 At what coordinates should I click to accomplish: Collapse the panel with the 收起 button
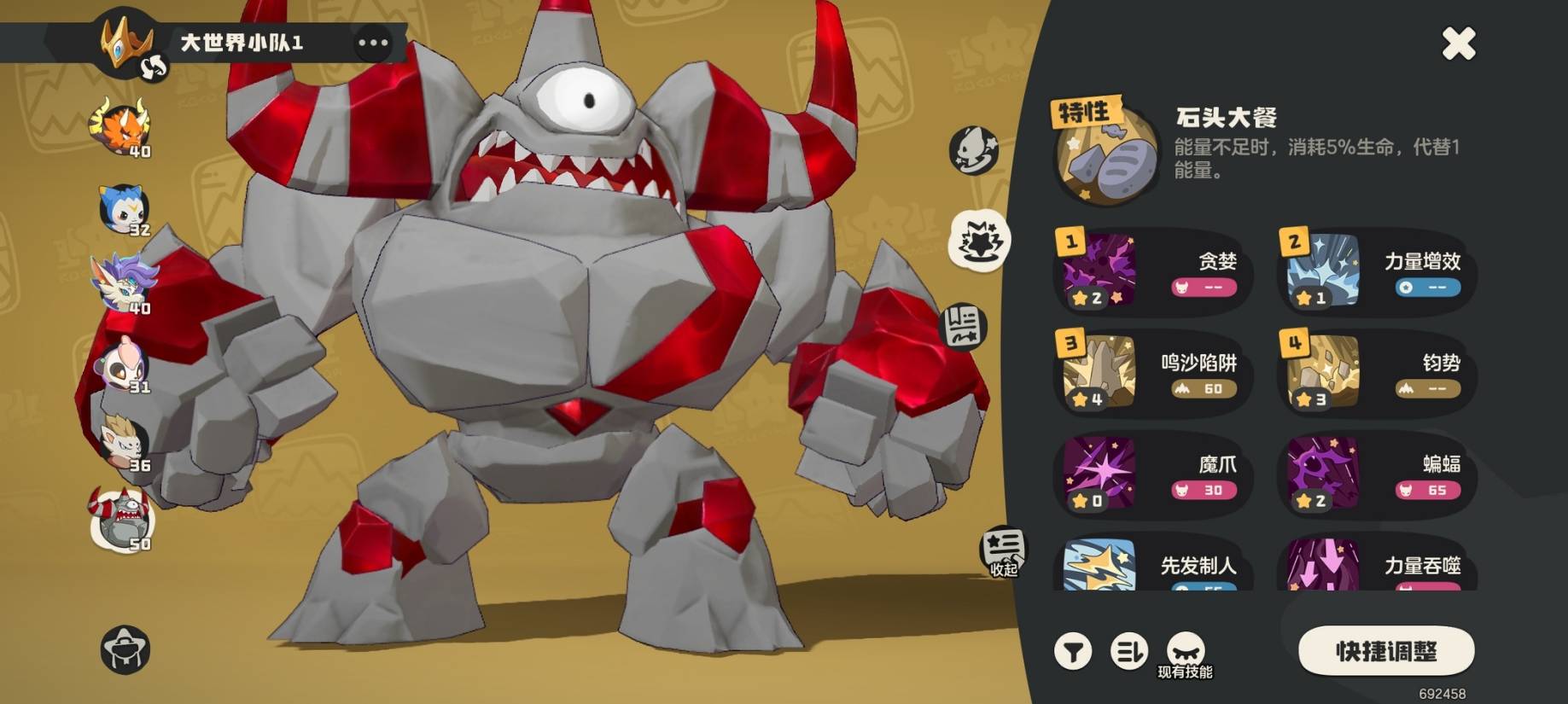(1003, 552)
